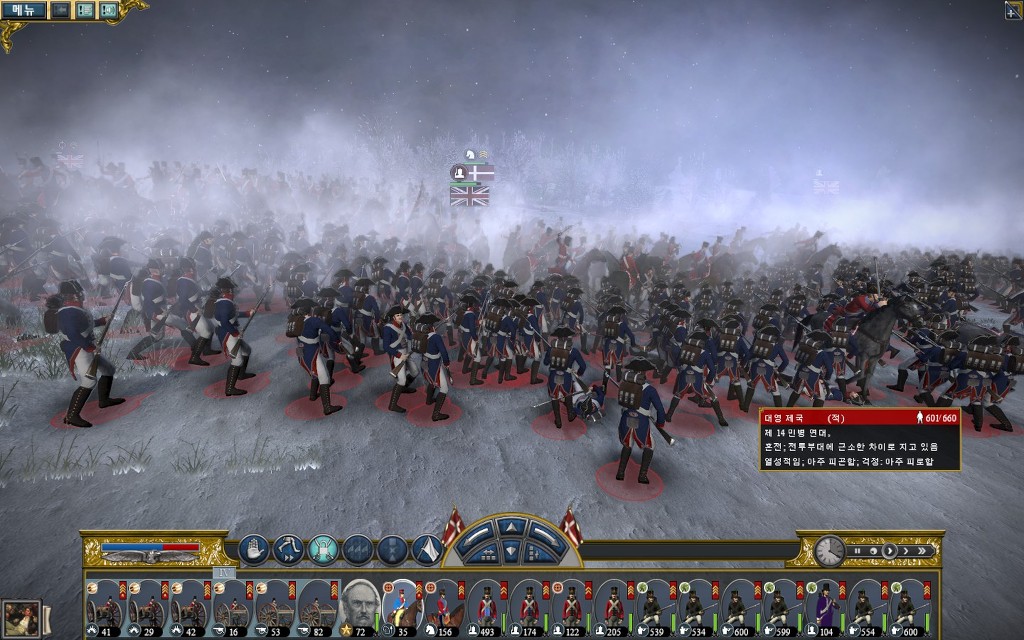
Task: Pause the battle with the pause control
Action: coord(856,550)
